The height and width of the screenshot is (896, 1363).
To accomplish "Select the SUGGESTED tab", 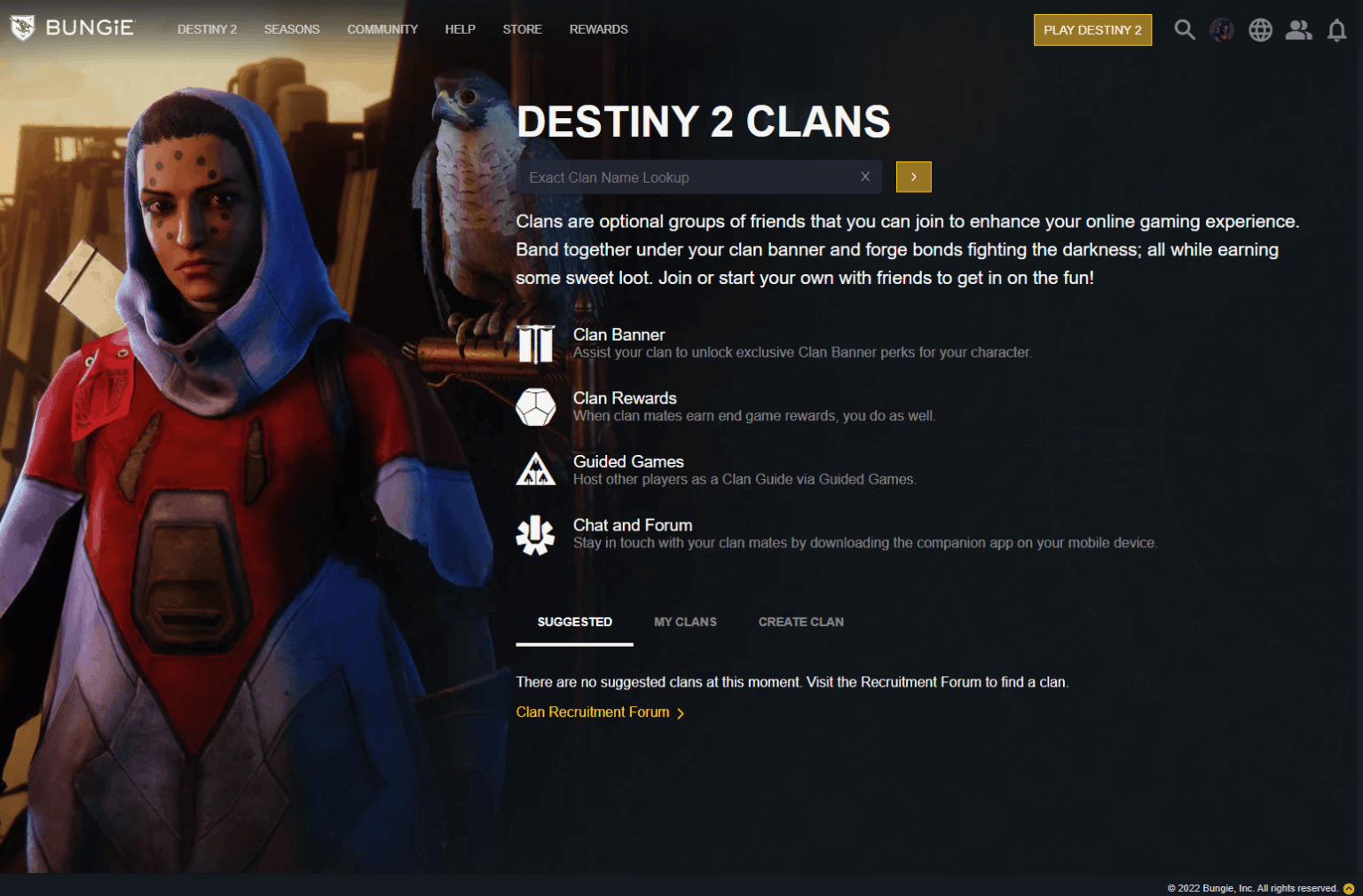I will pyautogui.click(x=574, y=622).
